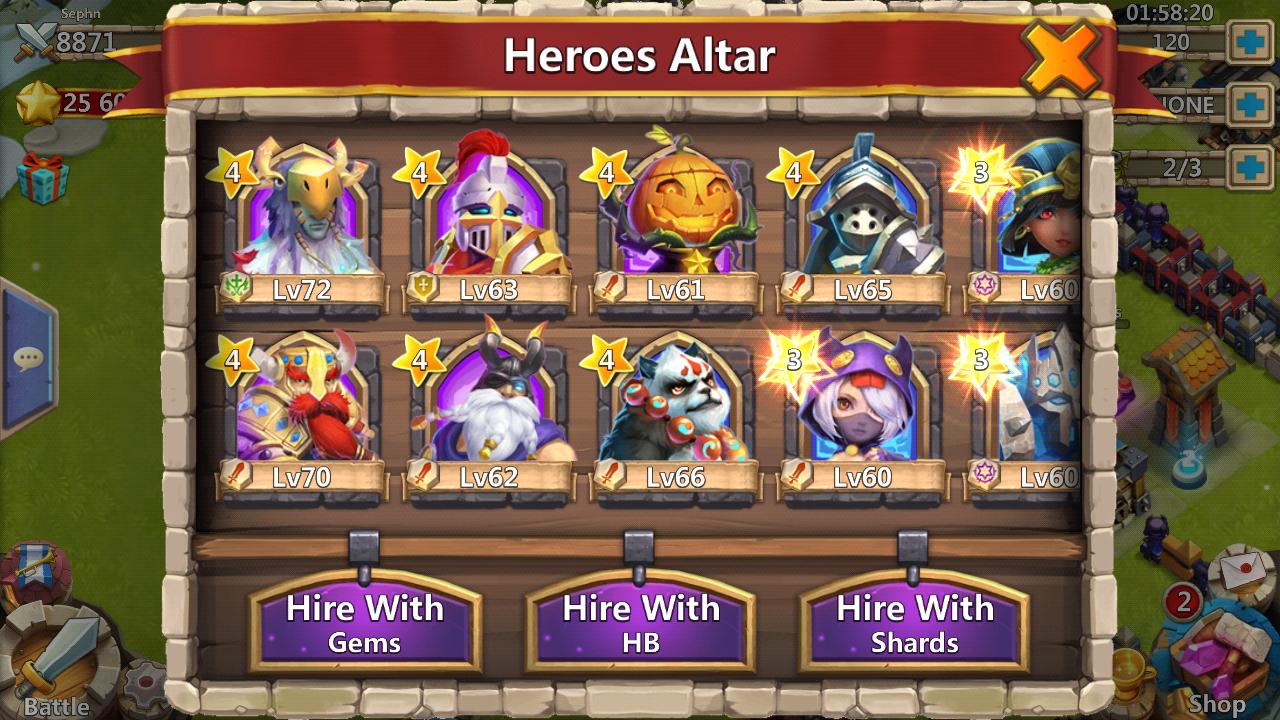This screenshot has width=1280, height=720.
Task: Select the Lv70 red-armored horned hero
Action: (301, 406)
